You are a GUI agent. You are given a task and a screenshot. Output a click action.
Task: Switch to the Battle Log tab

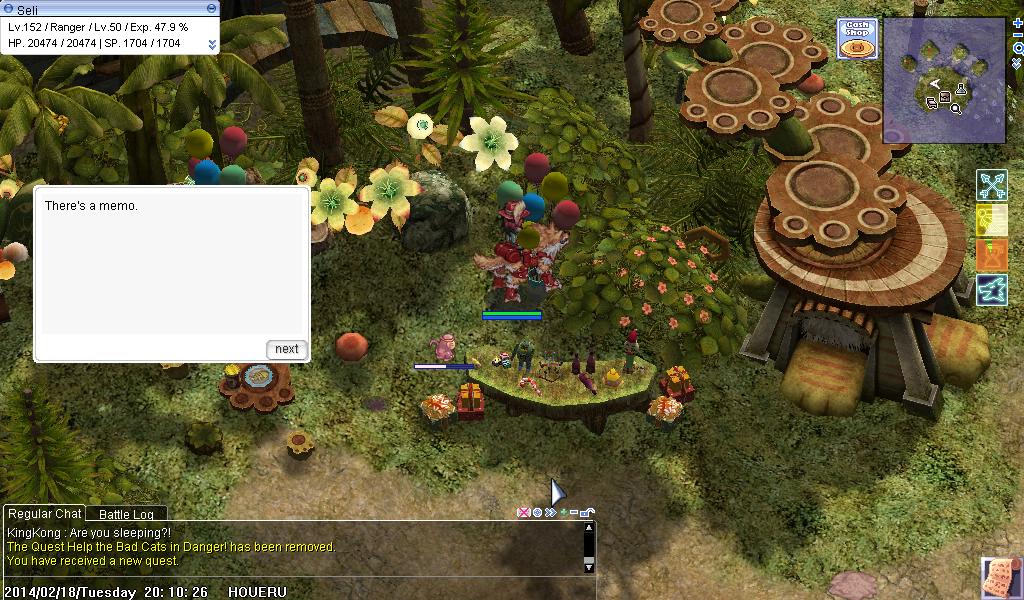[126, 514]
